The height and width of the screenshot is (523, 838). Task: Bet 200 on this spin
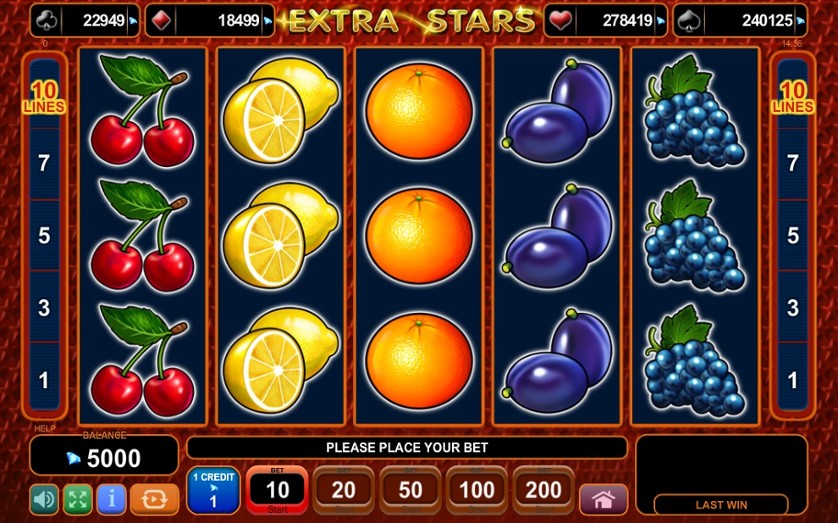pos(543,490)
